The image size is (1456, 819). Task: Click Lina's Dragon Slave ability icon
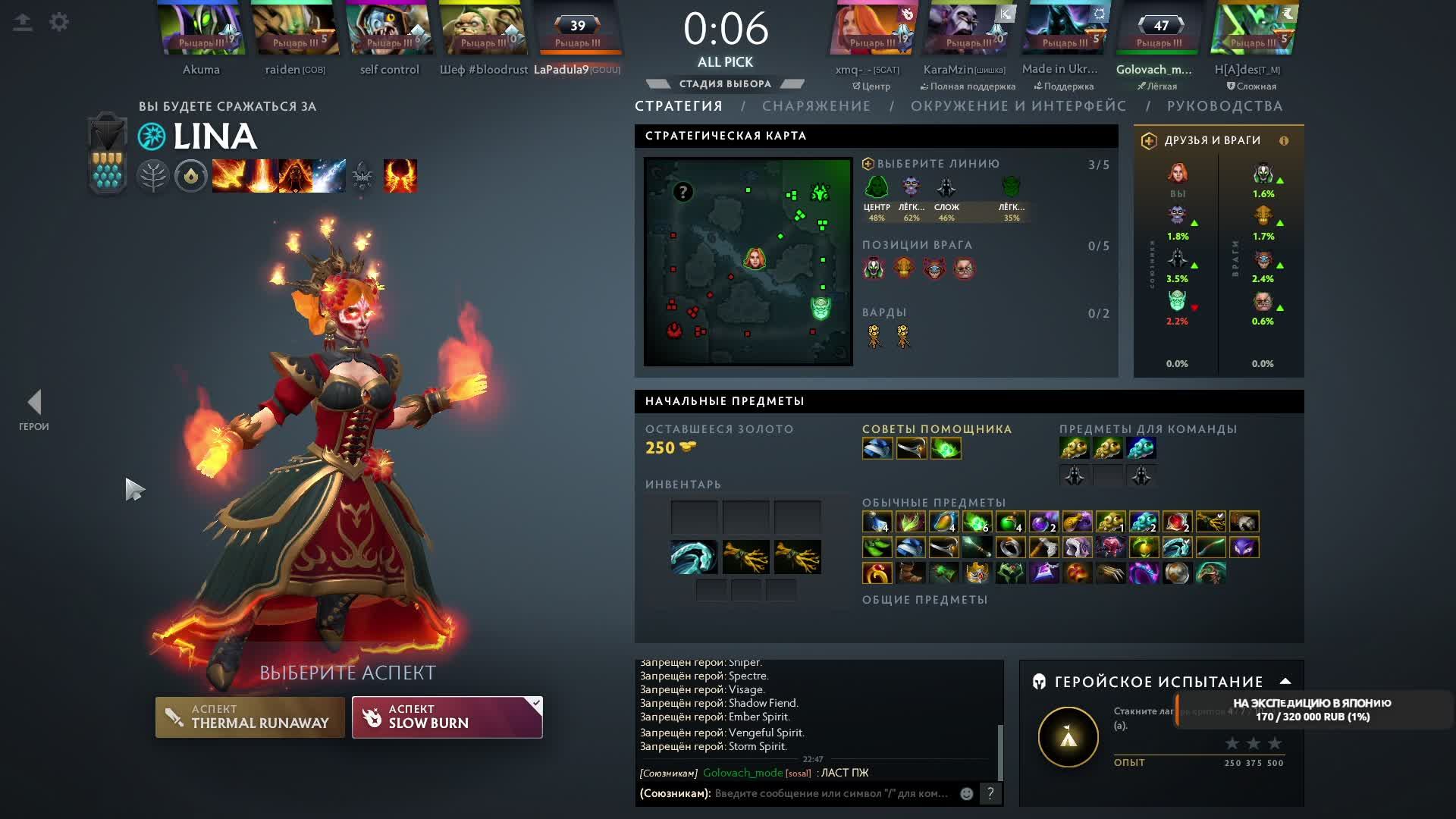click(x=228, y=176)
